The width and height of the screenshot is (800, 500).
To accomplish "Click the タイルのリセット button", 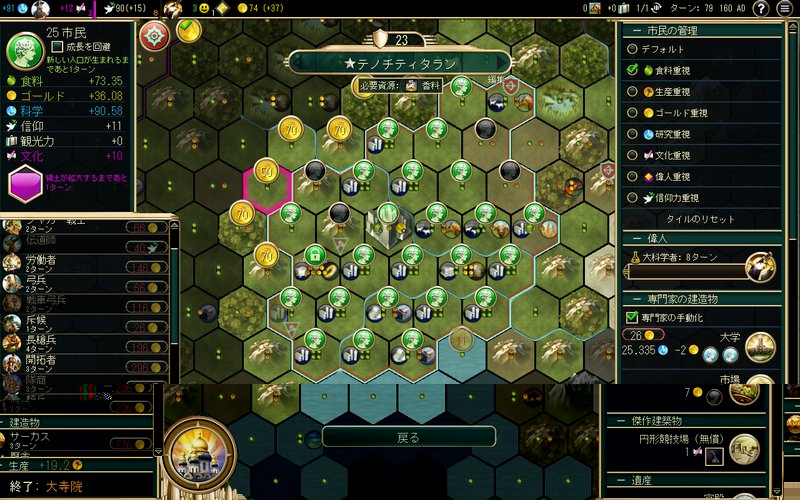I will [x=700, y=219].
